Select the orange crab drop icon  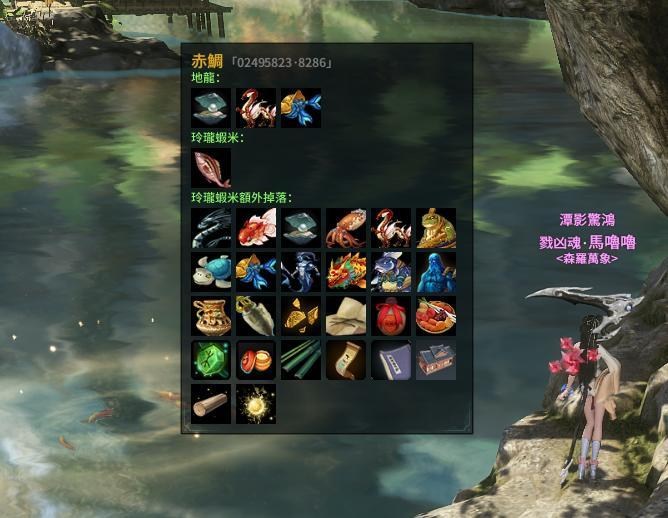(346, 228)
